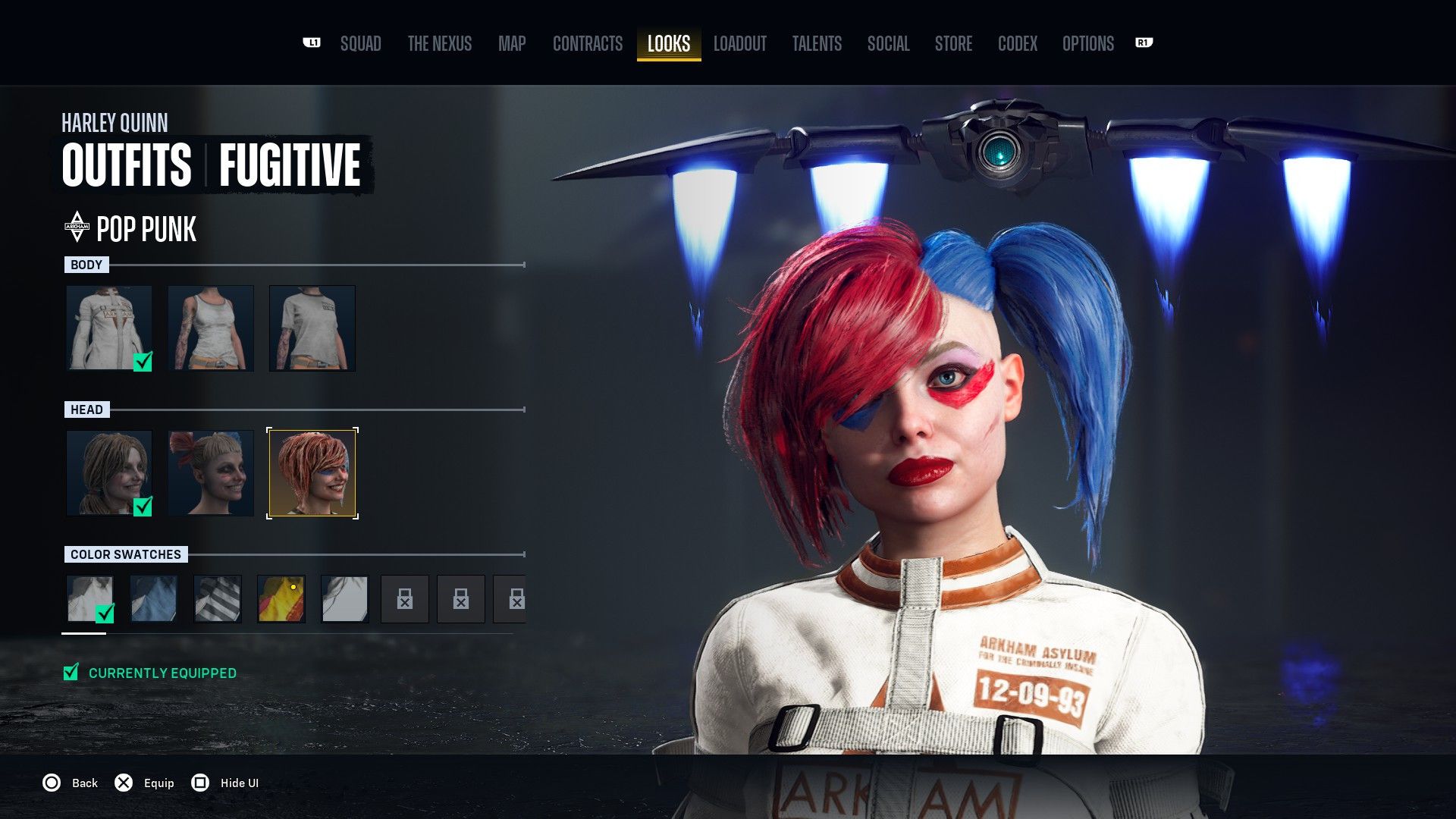The image size is (1456, 819).
Task: Select the straitjacket body outfit
Action: point(109,328)
